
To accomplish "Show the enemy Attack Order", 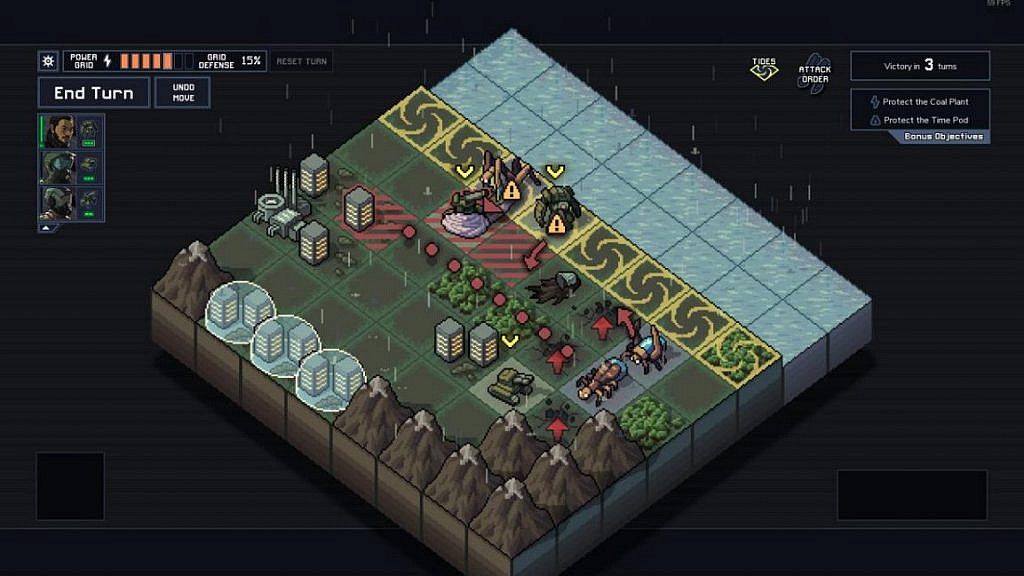I will pos(815,72).
